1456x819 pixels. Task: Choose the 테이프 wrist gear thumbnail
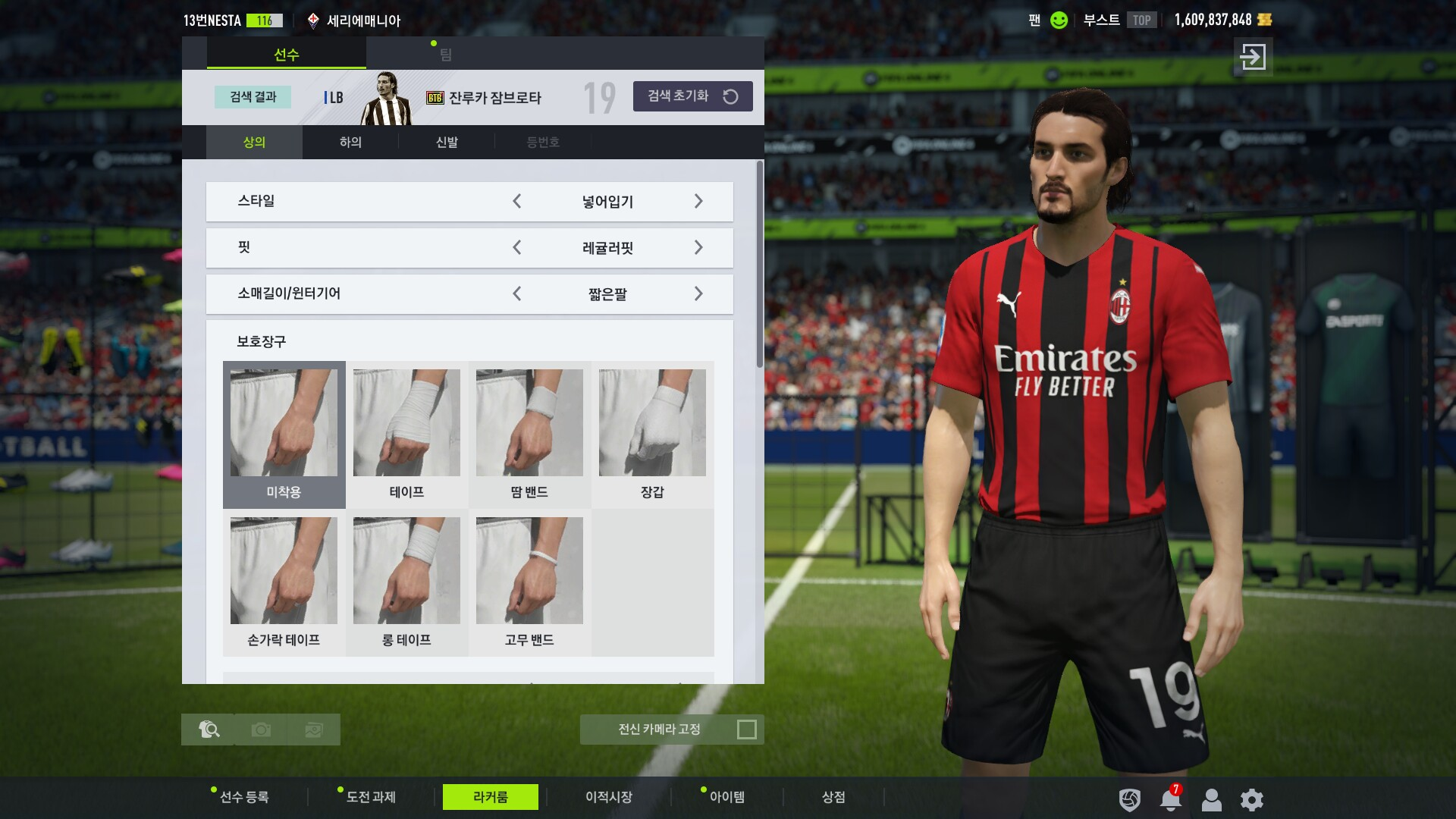point(406,434)
